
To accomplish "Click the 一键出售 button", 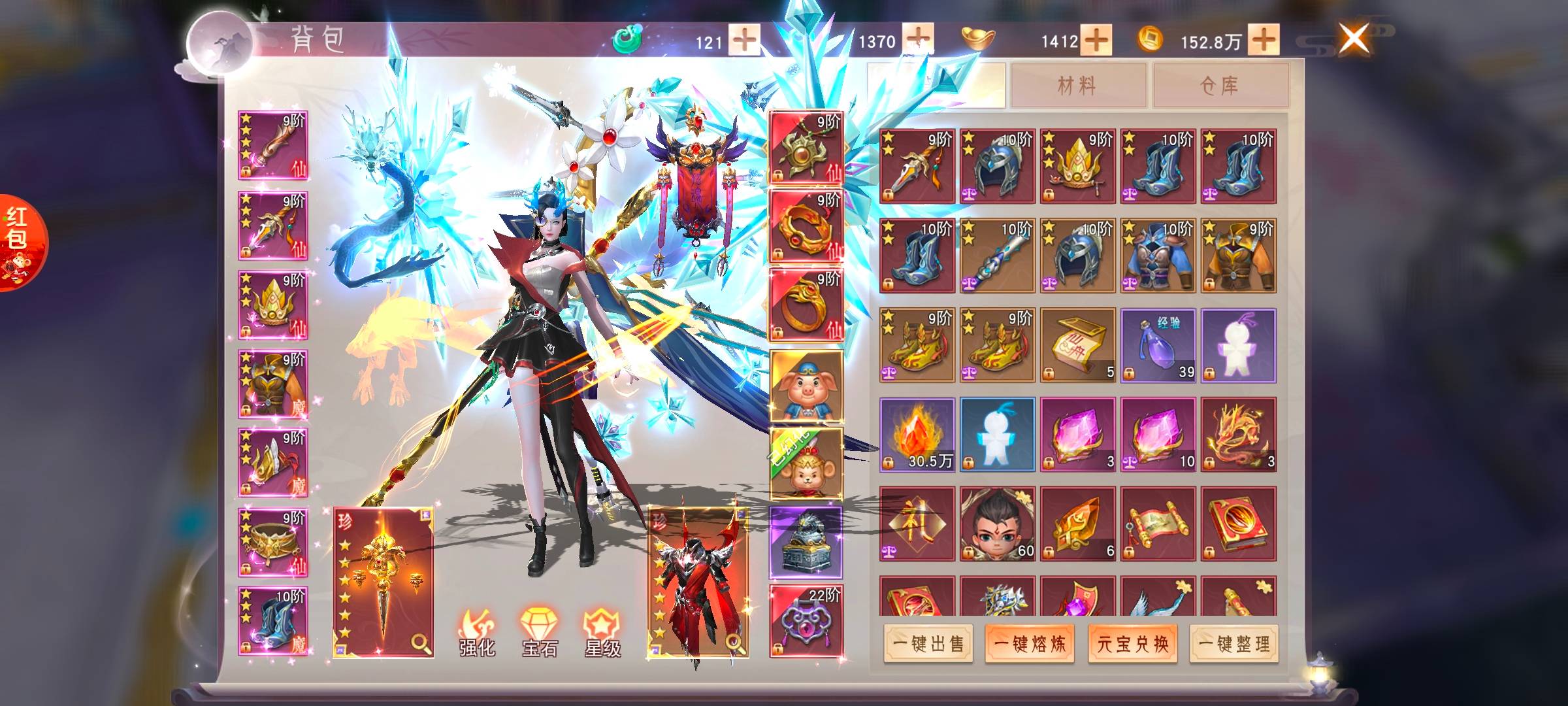I will click(928, 644).
